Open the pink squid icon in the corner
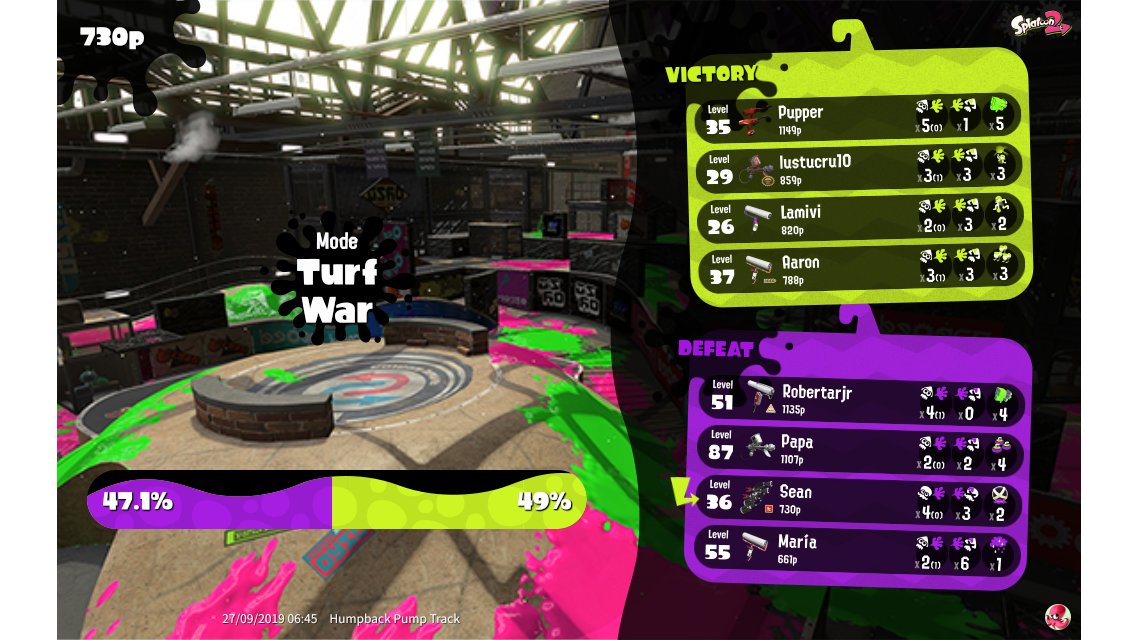 point(1057,615)
